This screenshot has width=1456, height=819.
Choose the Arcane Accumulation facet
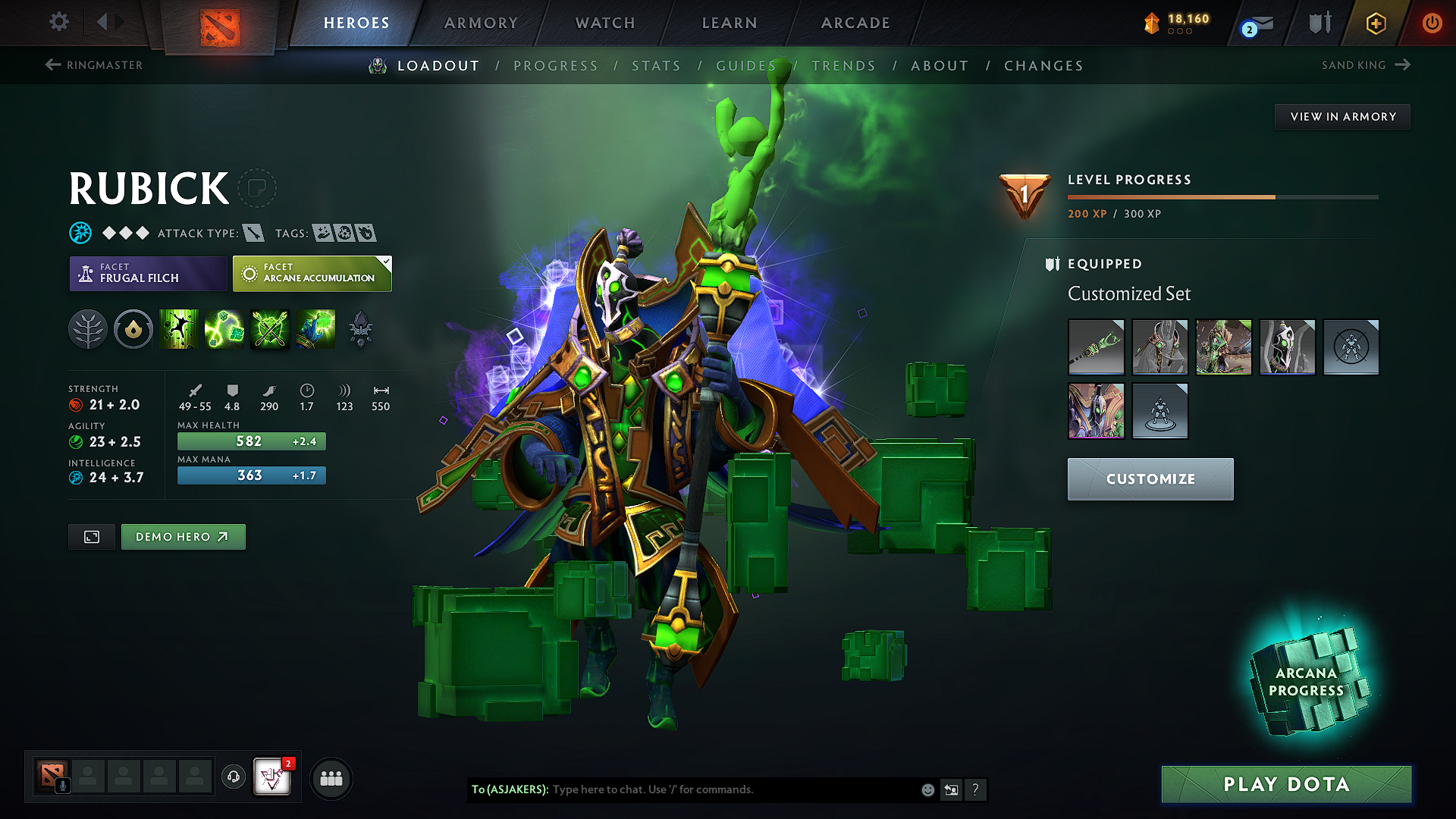(x=312, y=274)
